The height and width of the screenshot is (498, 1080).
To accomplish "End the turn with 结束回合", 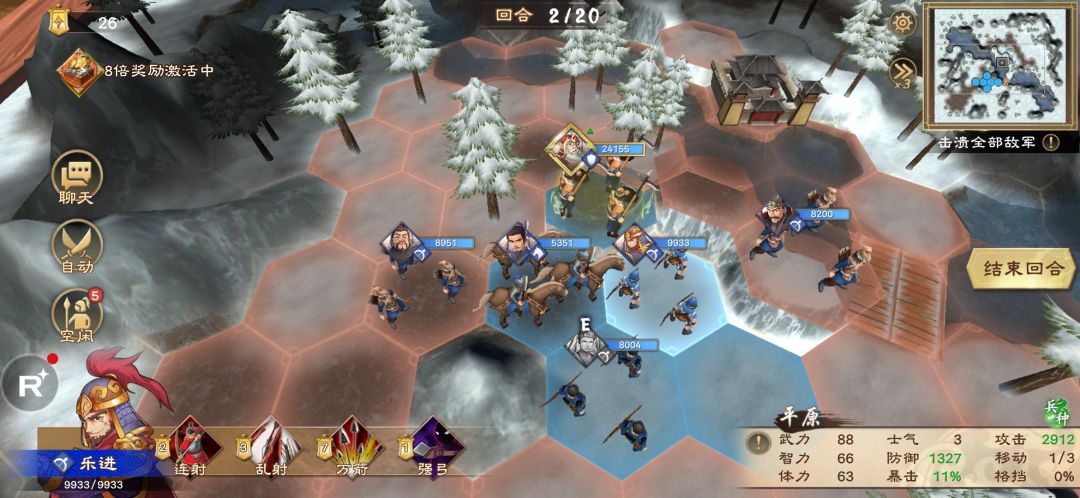I will tap(1021, 269).
